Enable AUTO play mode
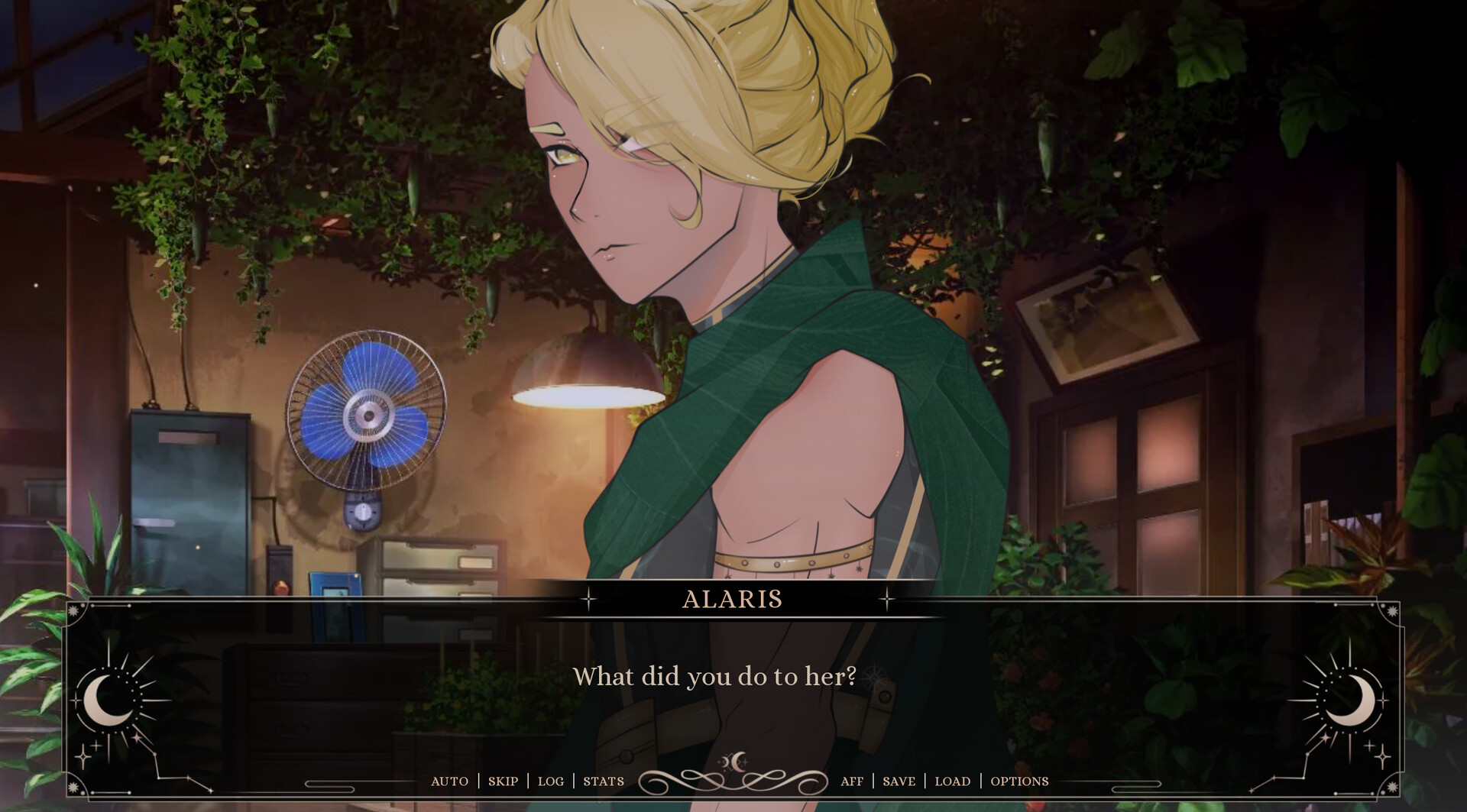 tap(448, 781)
